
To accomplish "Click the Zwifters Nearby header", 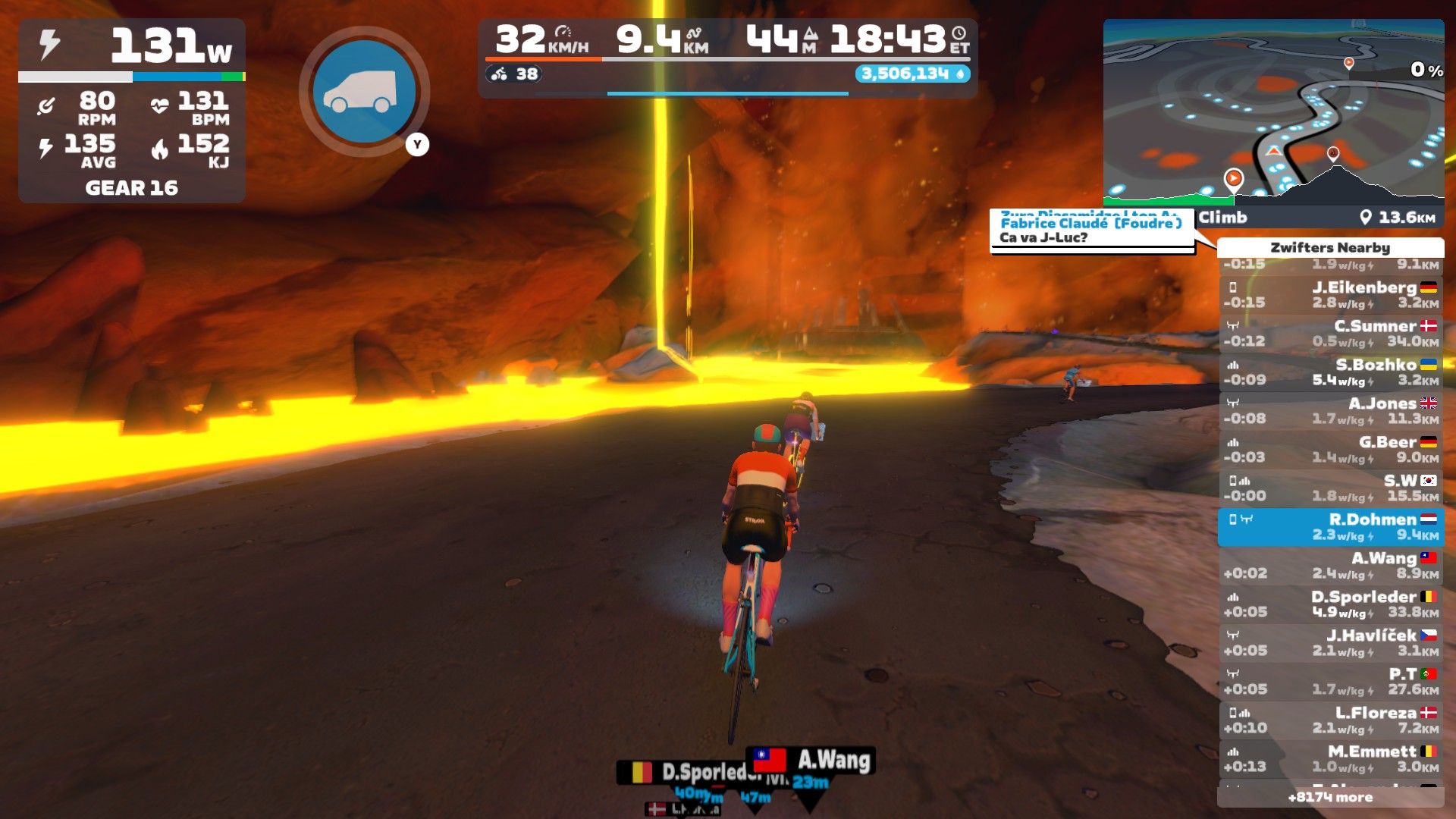I will [x=1330, y=248].
